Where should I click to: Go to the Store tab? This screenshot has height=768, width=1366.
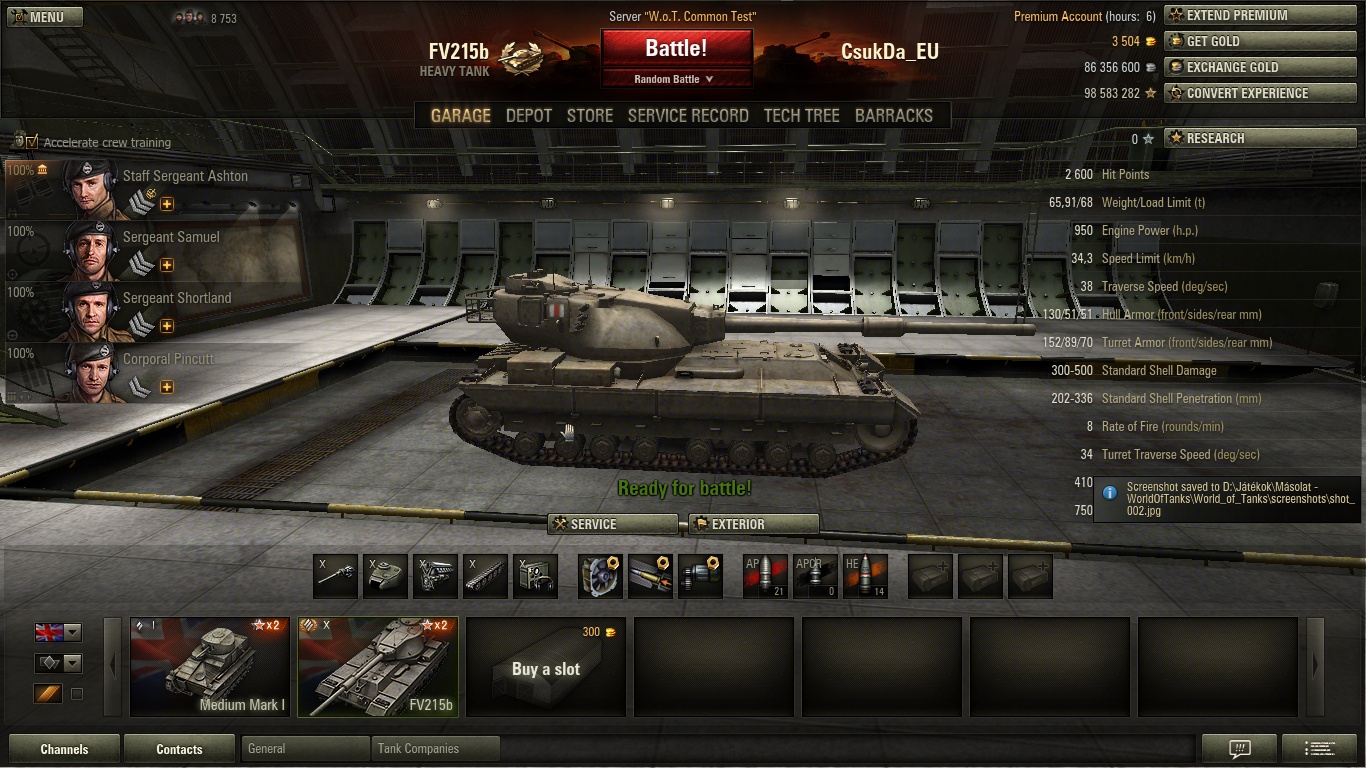tap(590, 116)
